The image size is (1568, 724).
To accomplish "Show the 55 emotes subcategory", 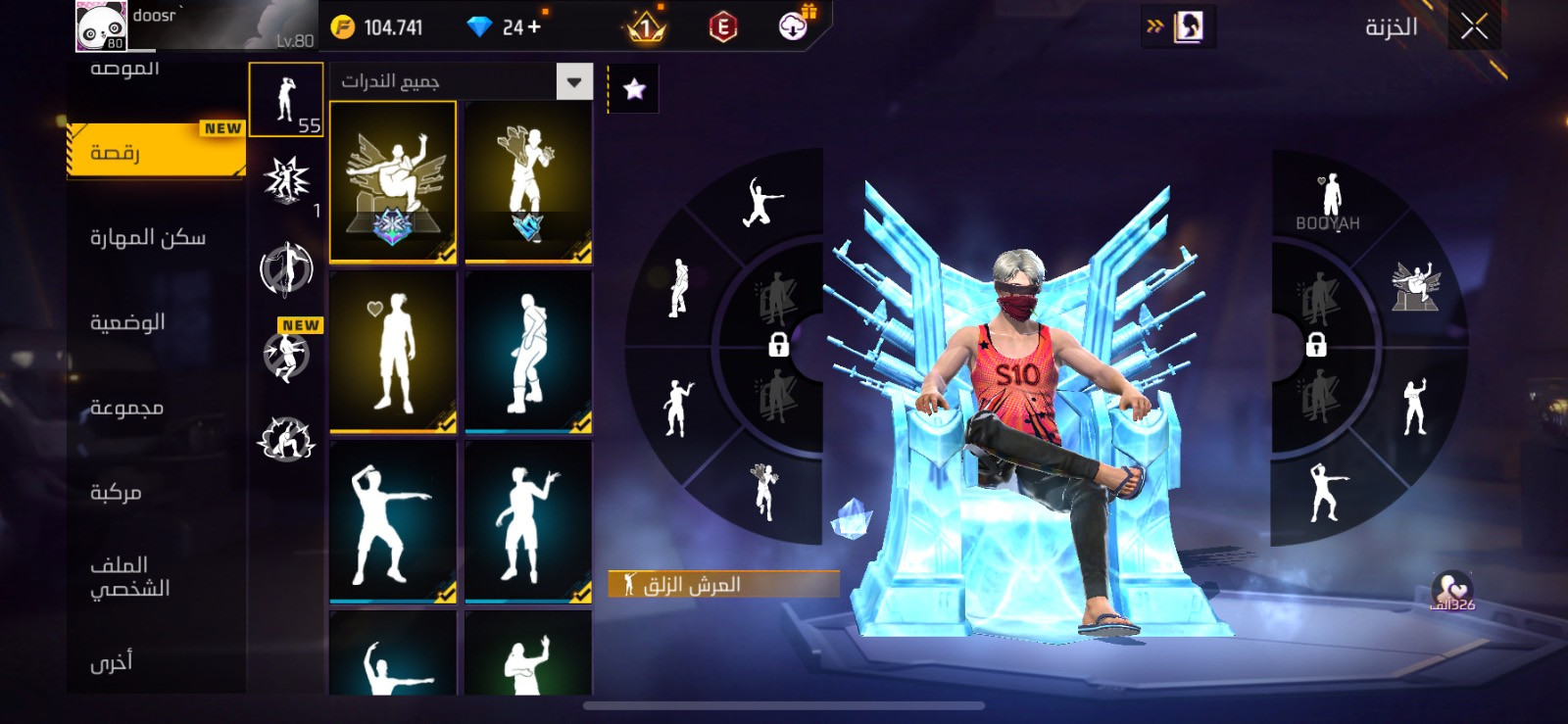I will click(x=286, y=99).
